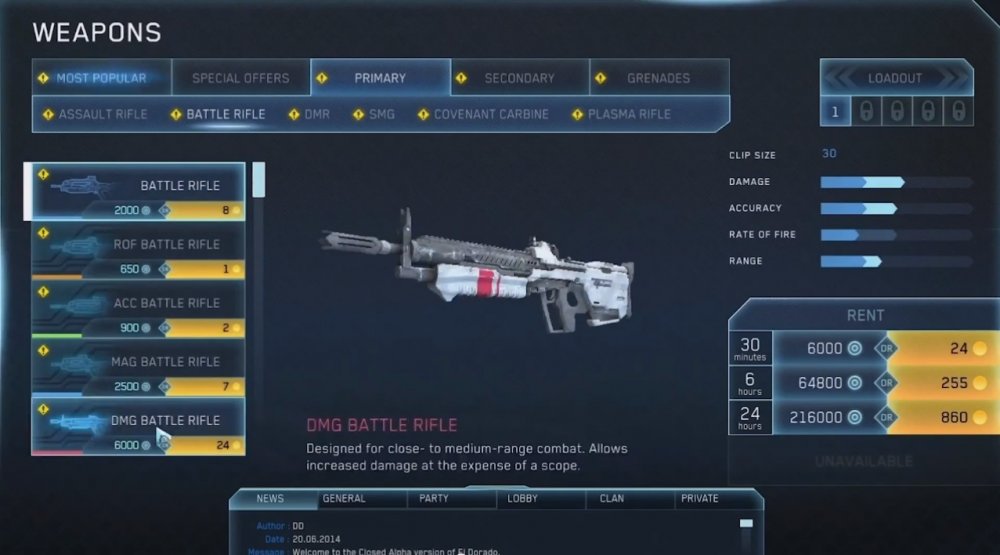The image size is (1000, 555).
Task: Show the Secondary weapons tab
Action: coord(519,78)
